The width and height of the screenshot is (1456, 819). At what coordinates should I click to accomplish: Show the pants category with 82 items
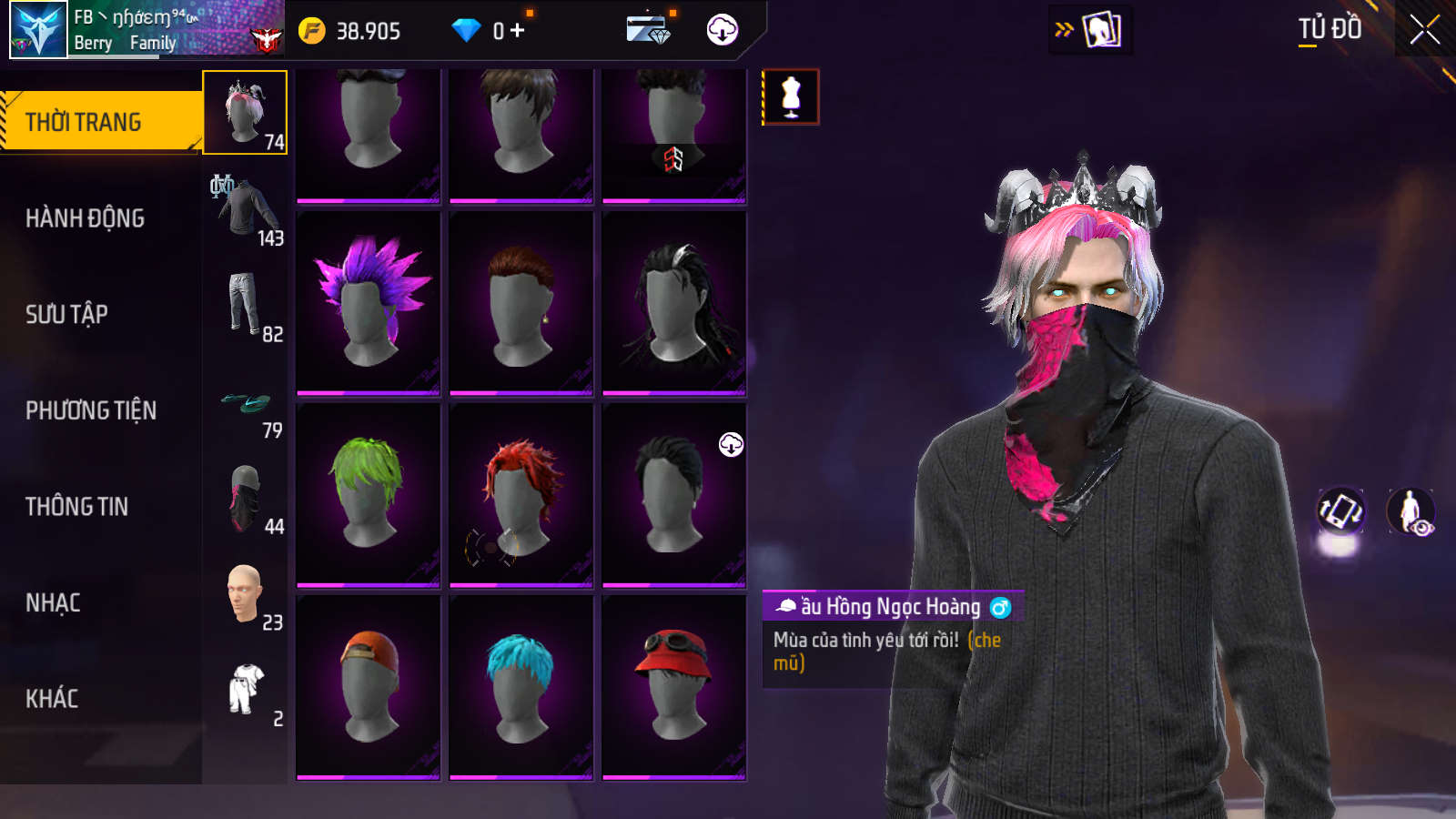pos(246,306)
